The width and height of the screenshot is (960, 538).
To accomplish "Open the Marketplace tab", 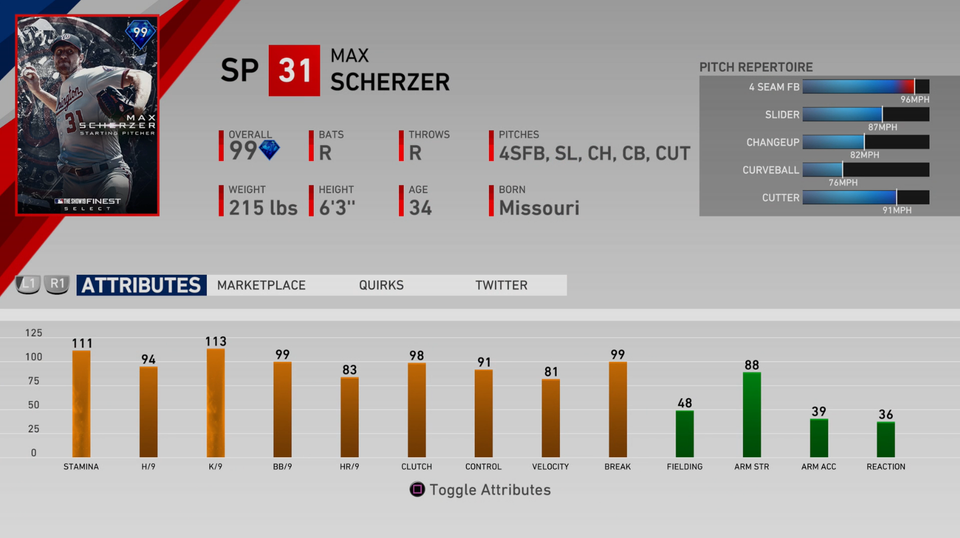I will (261, 285).
